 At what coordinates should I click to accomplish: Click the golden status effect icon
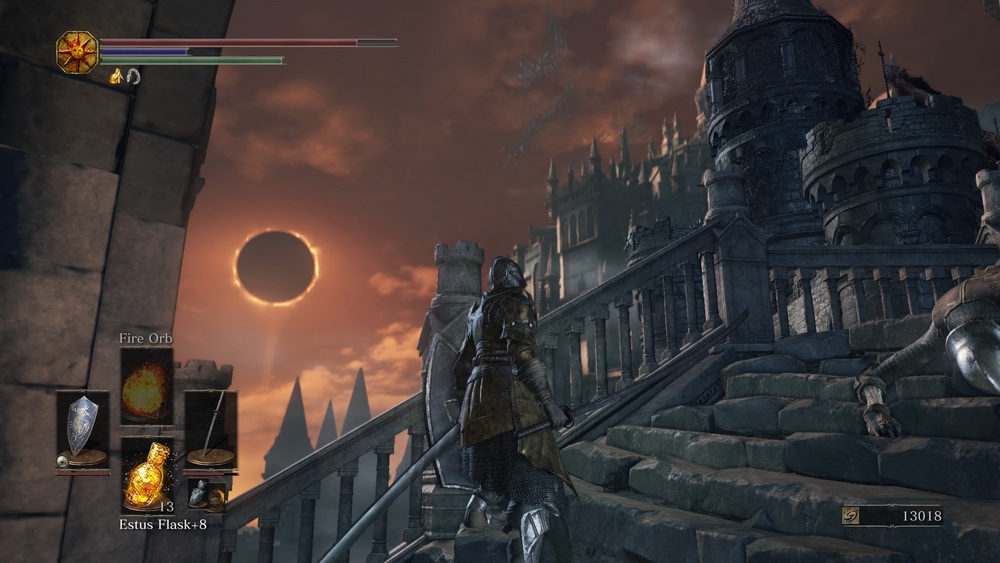(x=116, y=76)
